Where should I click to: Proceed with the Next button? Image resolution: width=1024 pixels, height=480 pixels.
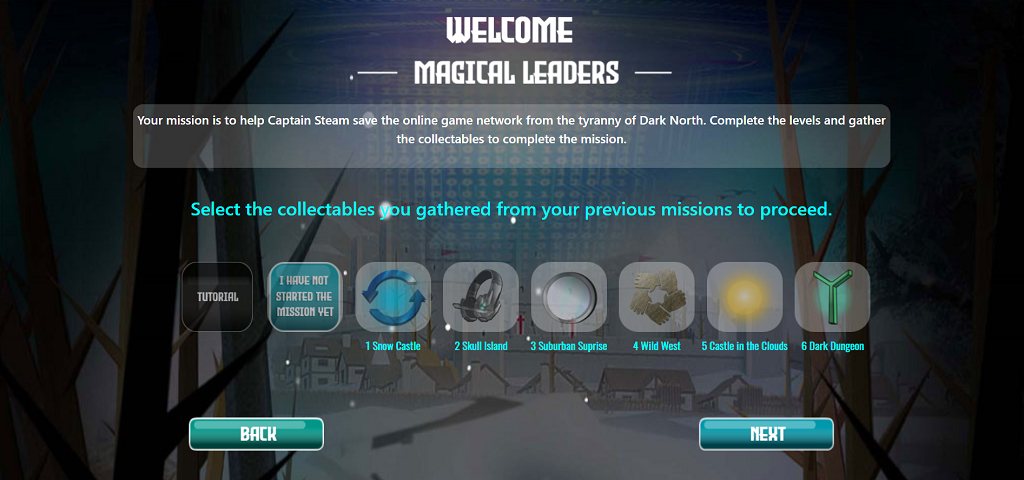click(767, 434)
